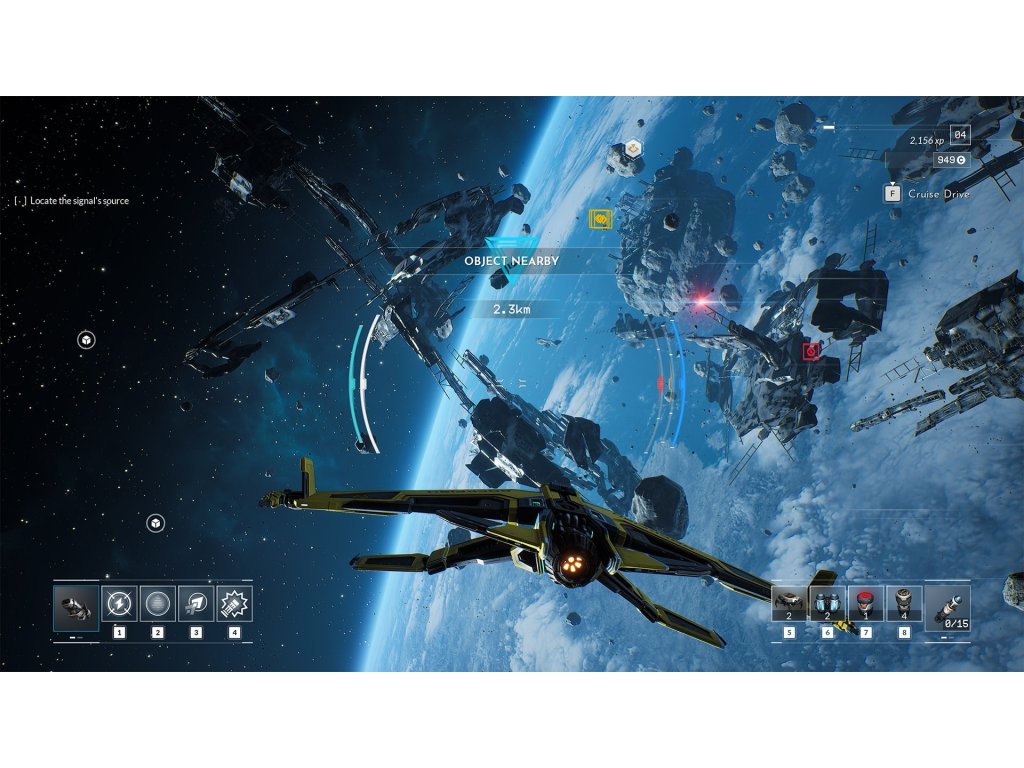Activate the lightning bolt device
Screen dimensions: 1024x768
coord(120,603)
